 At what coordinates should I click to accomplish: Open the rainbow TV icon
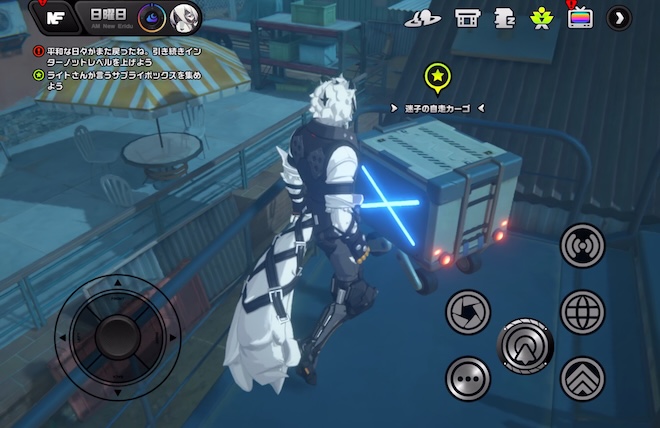click(580, 17)
